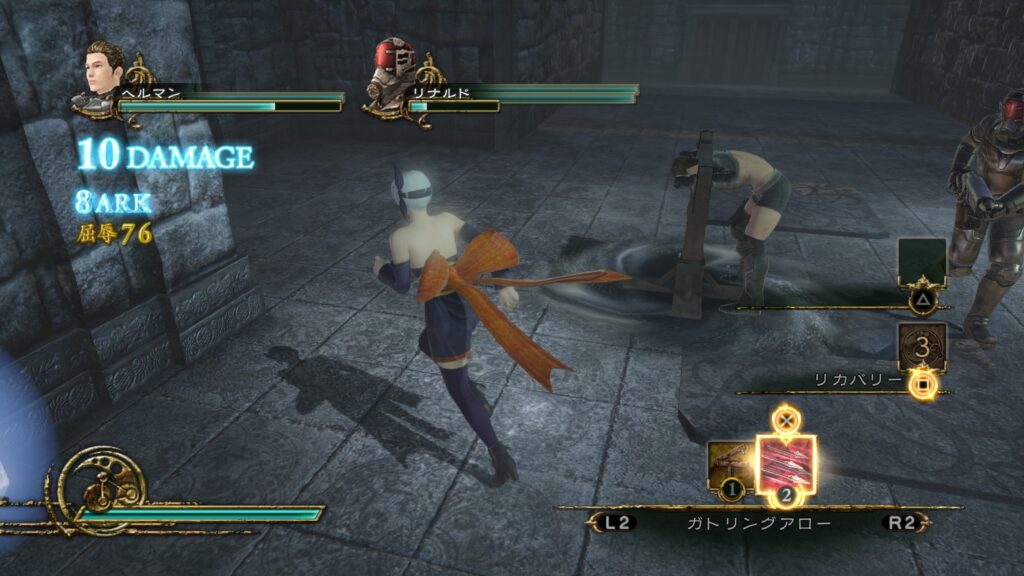
Task: Select the empty dark green ability slot
Action: 921,262
